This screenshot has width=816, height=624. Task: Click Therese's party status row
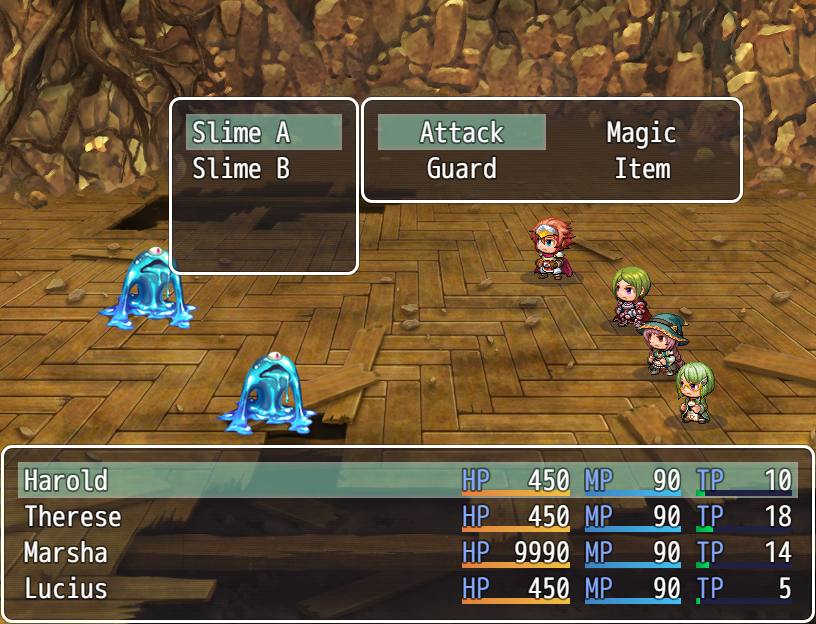(x=407, y=517)
